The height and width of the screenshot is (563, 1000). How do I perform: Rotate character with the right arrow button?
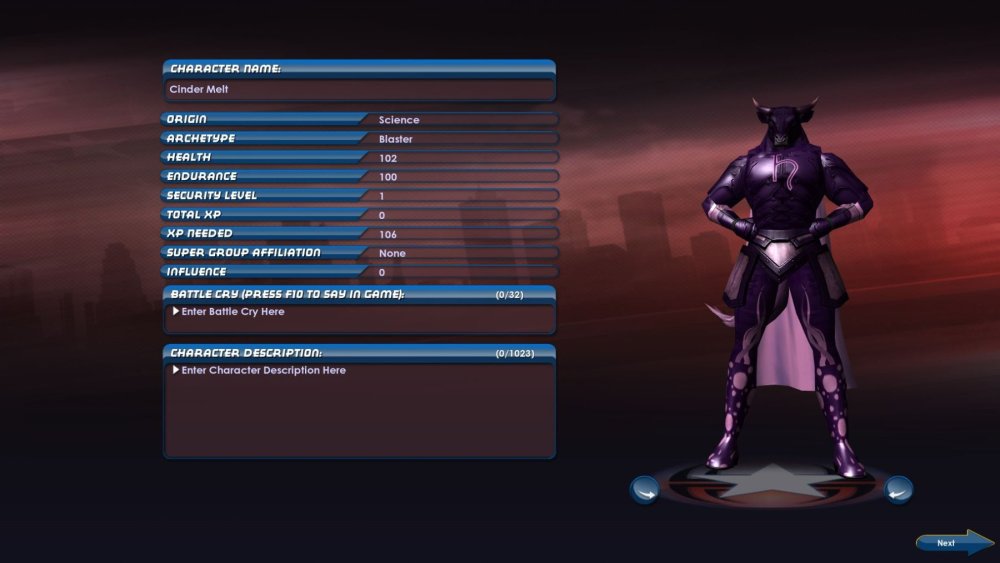[x=898, y=489]
